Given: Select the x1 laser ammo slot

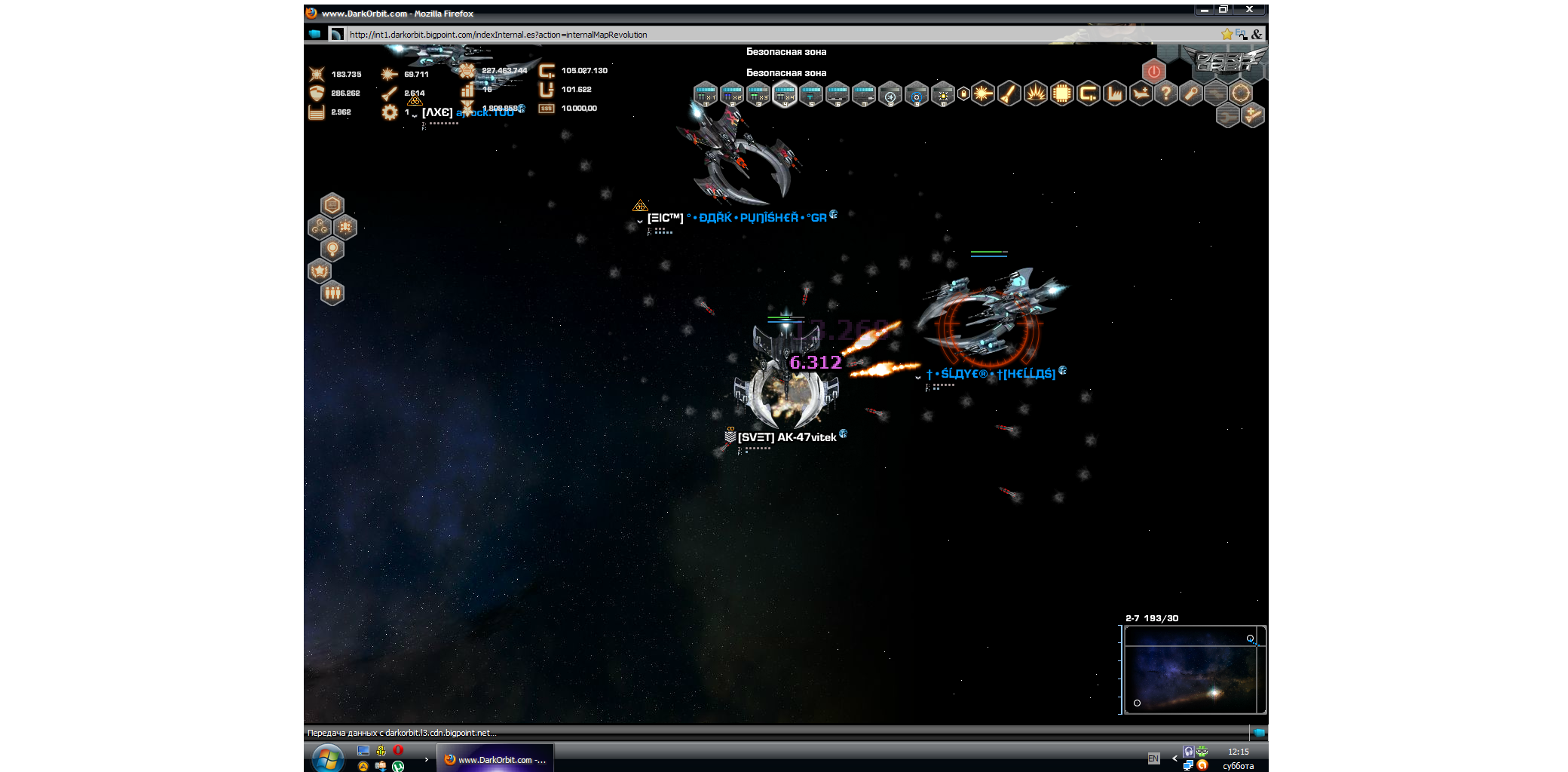Looking at the screenshot, I should pos(706,94).
